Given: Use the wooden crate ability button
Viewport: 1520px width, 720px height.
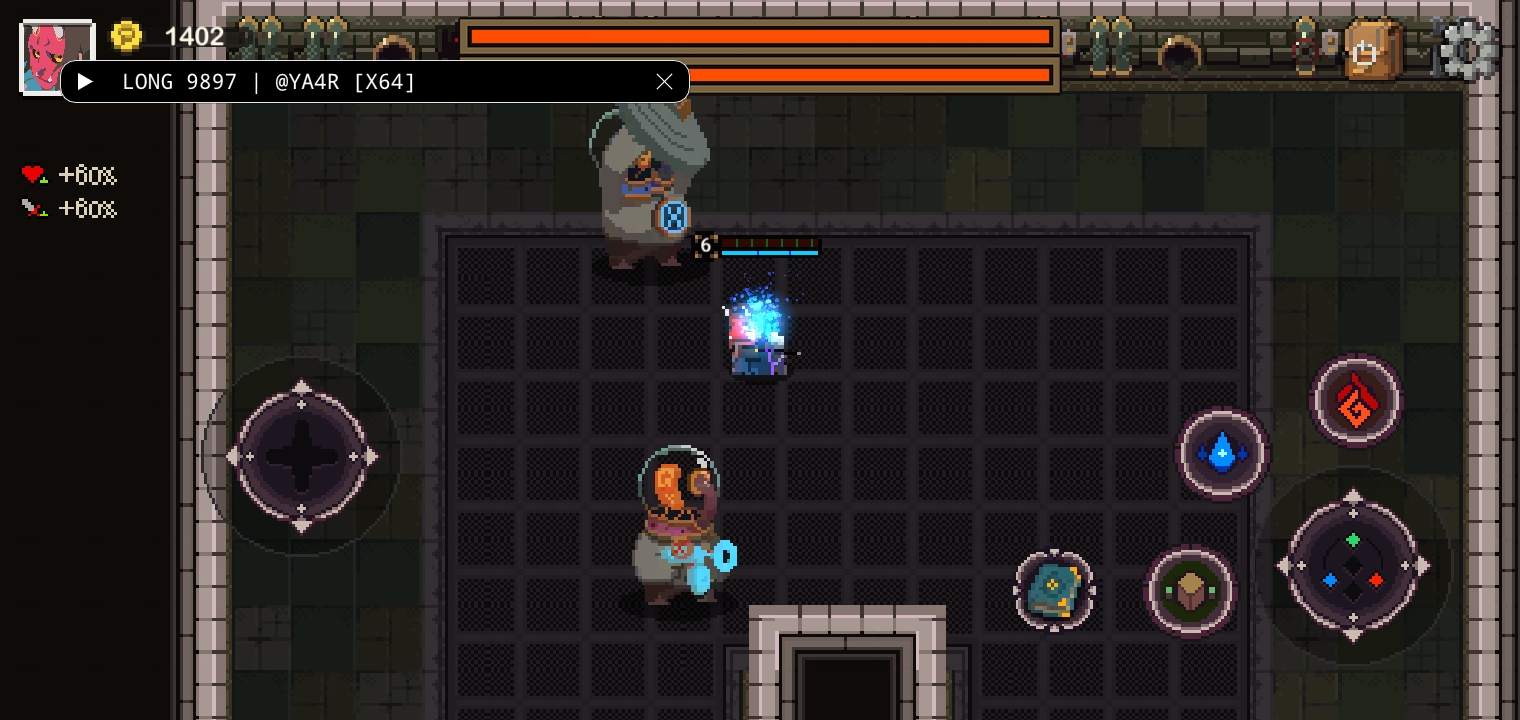Looking at the screenshot, I should click(1190, 590).
